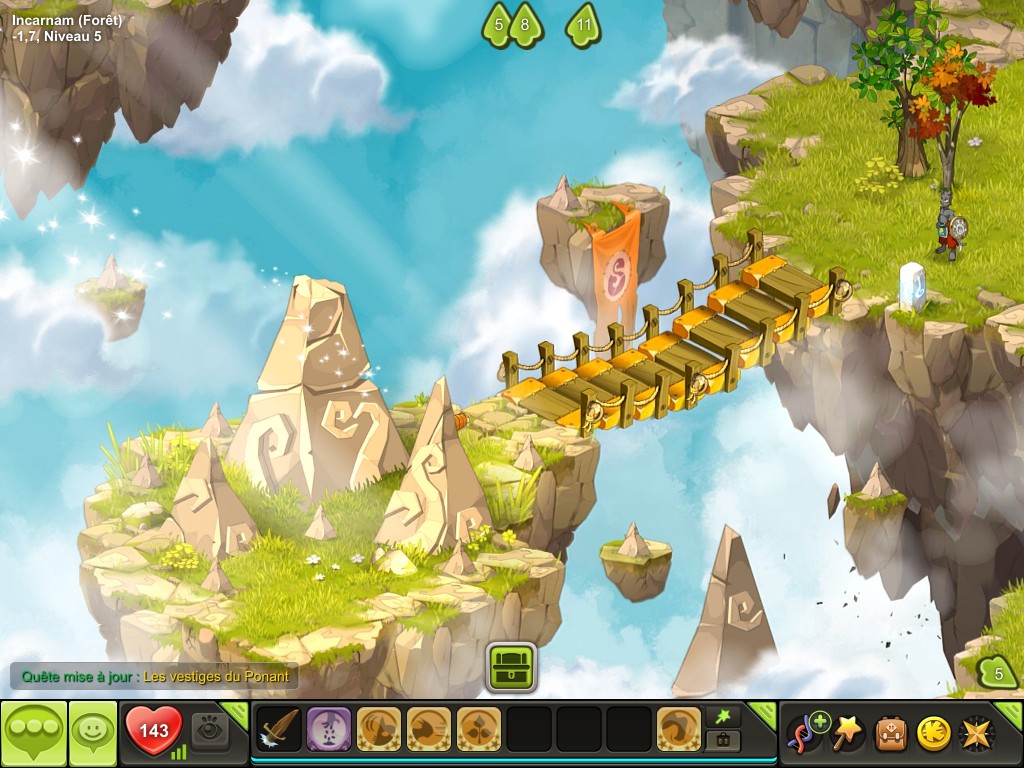Select the sword weapon attack slot

click(279, 729)
